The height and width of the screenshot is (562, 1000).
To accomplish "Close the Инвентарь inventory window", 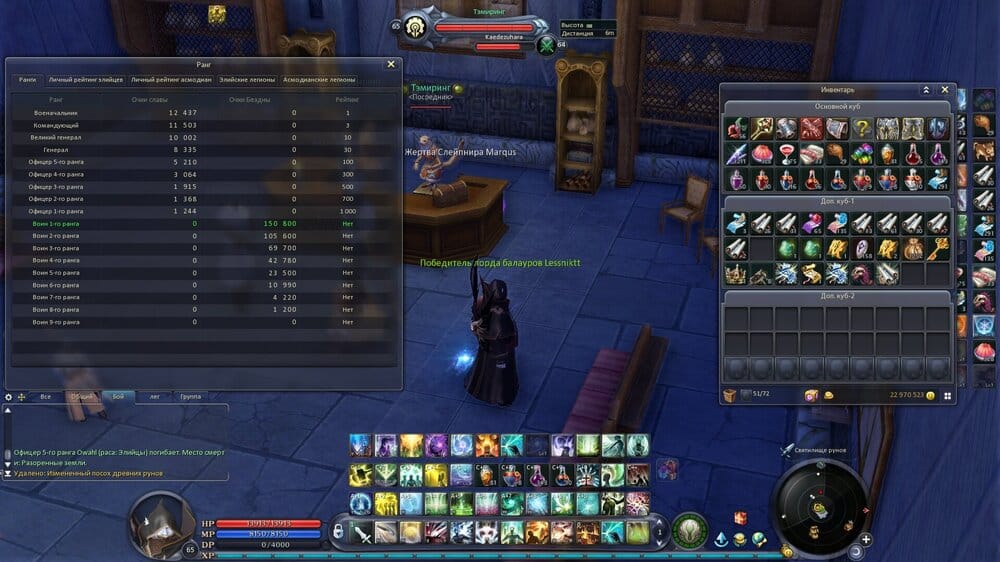I will [x=945, y=89].
